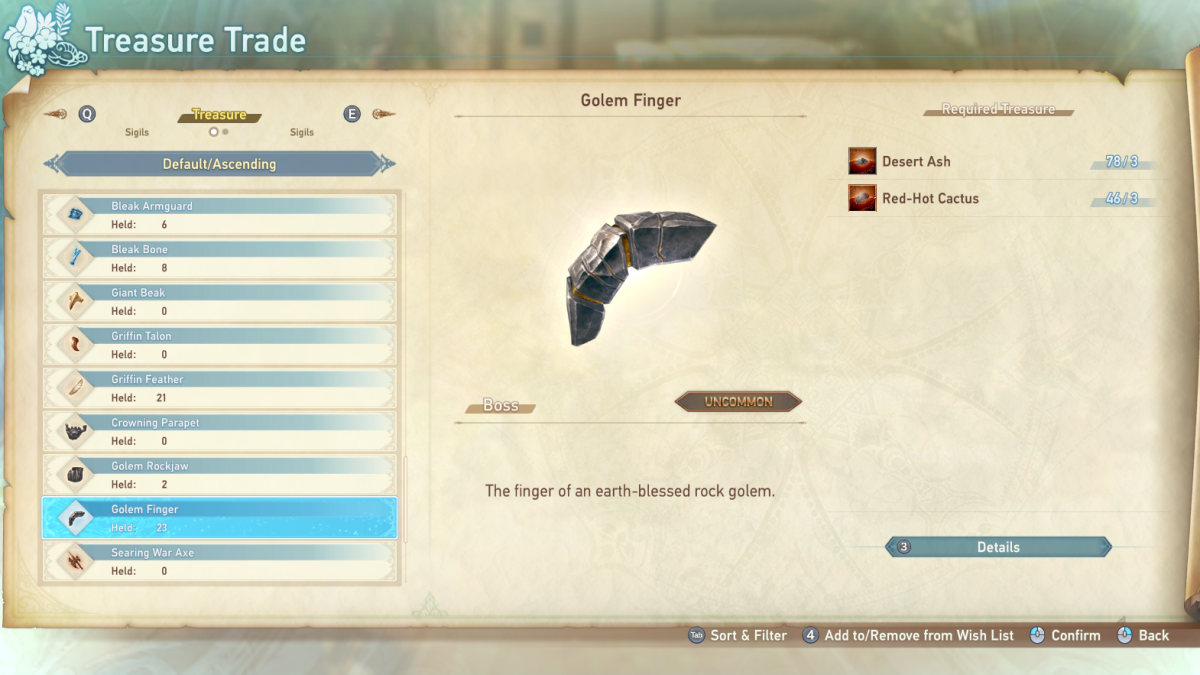This screenshot has height=675, width=1200.
Task: Select the Bleak Armguard treasure row
Action: [219, 215]
